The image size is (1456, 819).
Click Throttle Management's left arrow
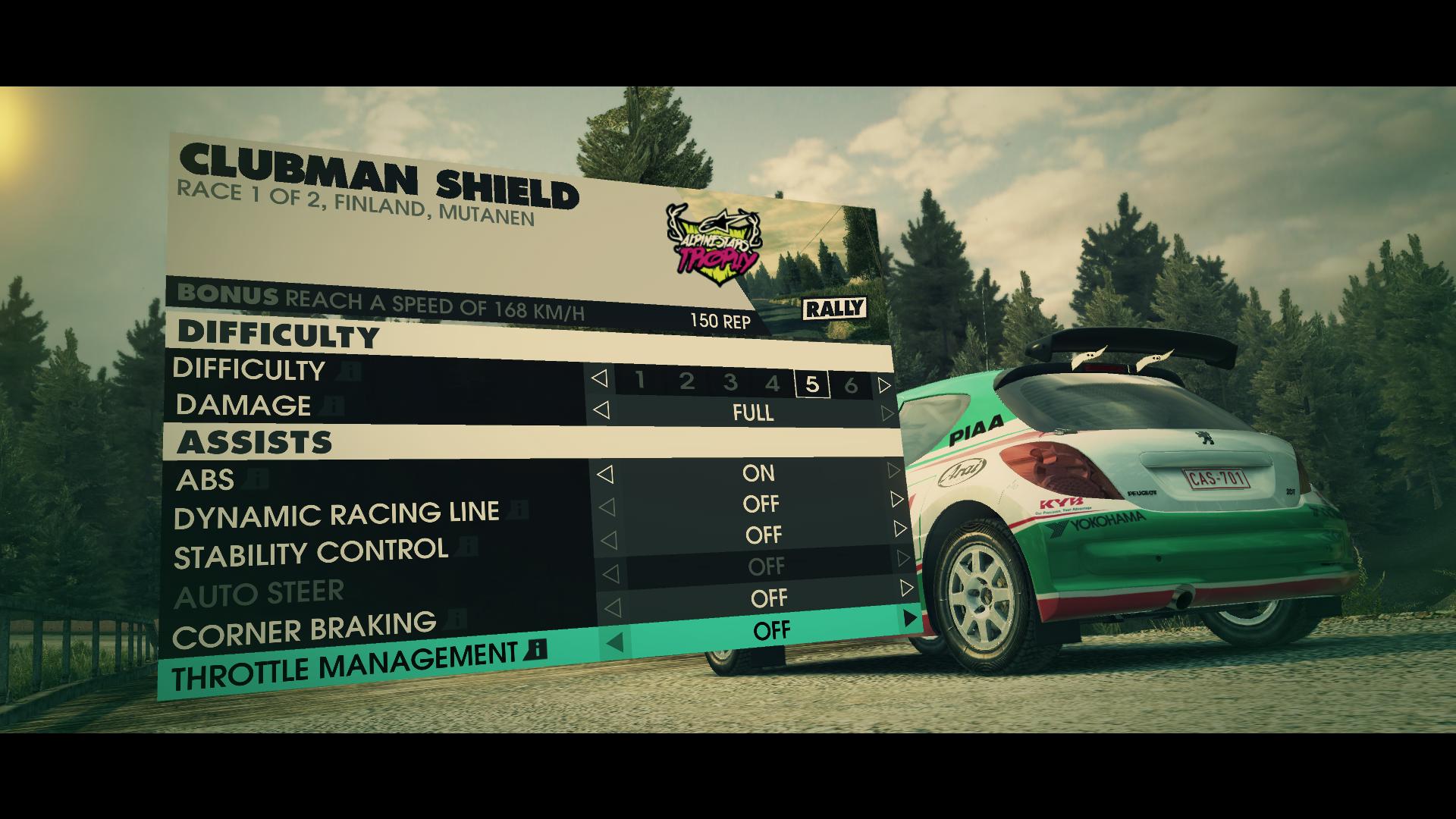click(615, 644)
